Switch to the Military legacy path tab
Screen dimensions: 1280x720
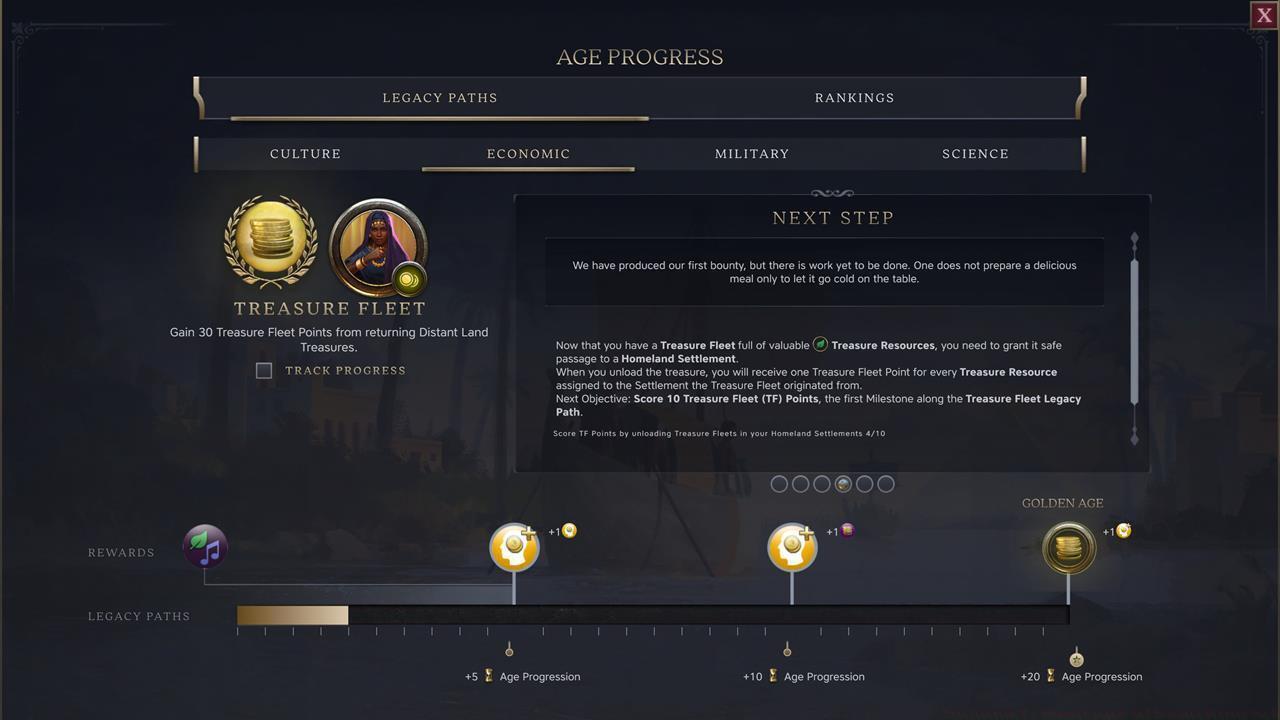coord(752,154)
